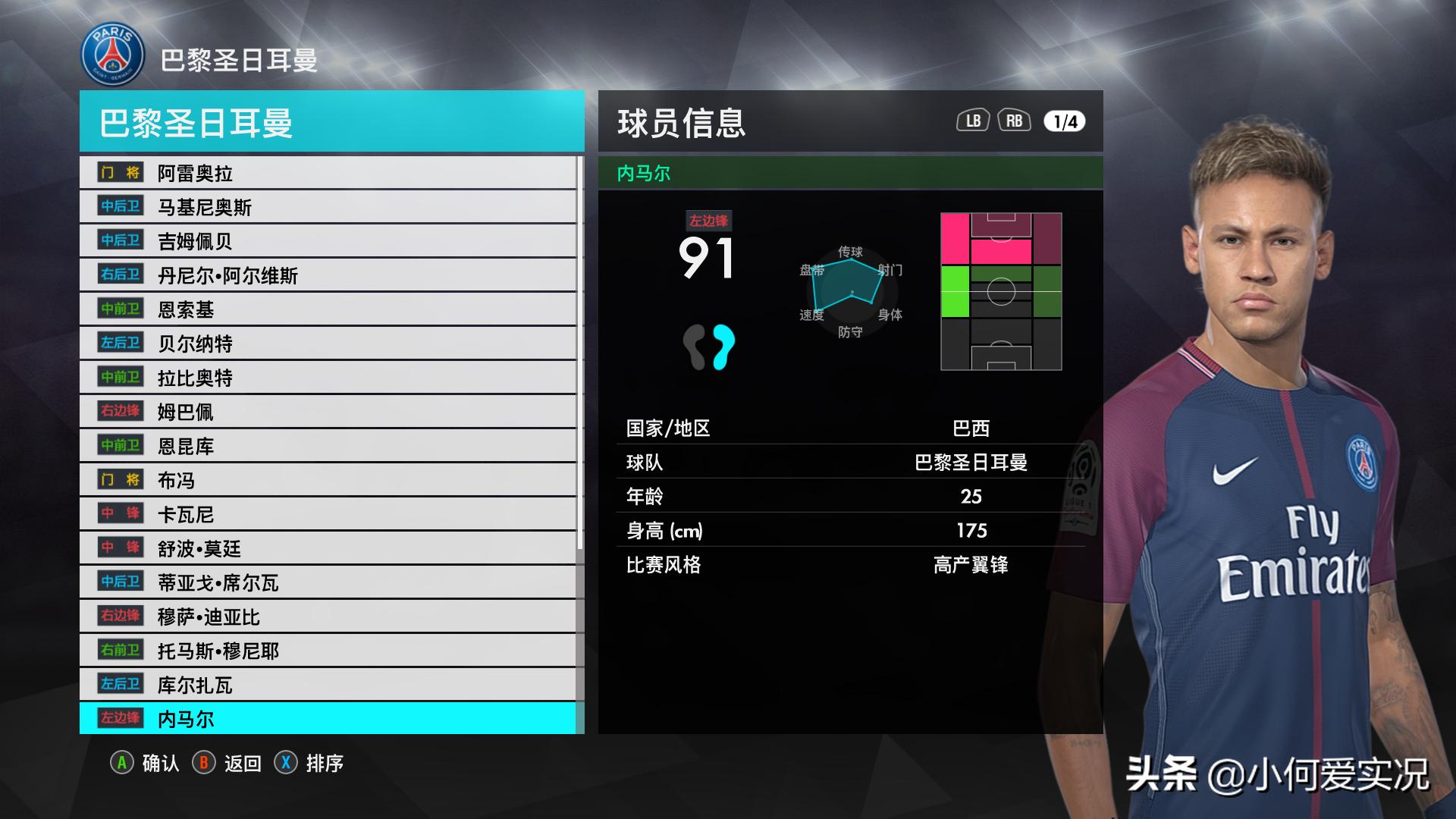1456x819 pixels.
Task: Pick left back 库尔扎瓦
Action: coord(328,685)
